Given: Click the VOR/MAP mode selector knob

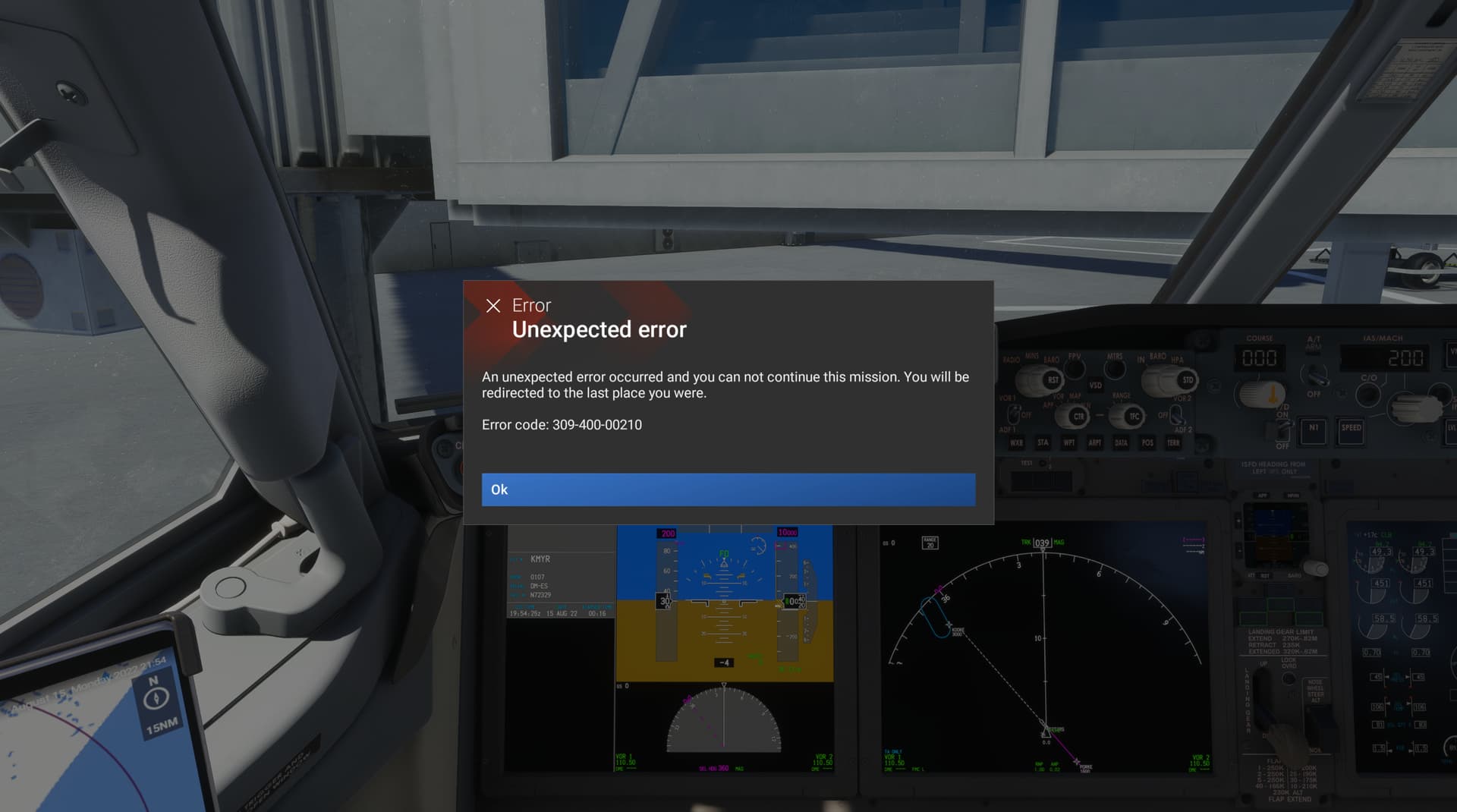Looking at the screenshot, I should (x=1078, y=417).
